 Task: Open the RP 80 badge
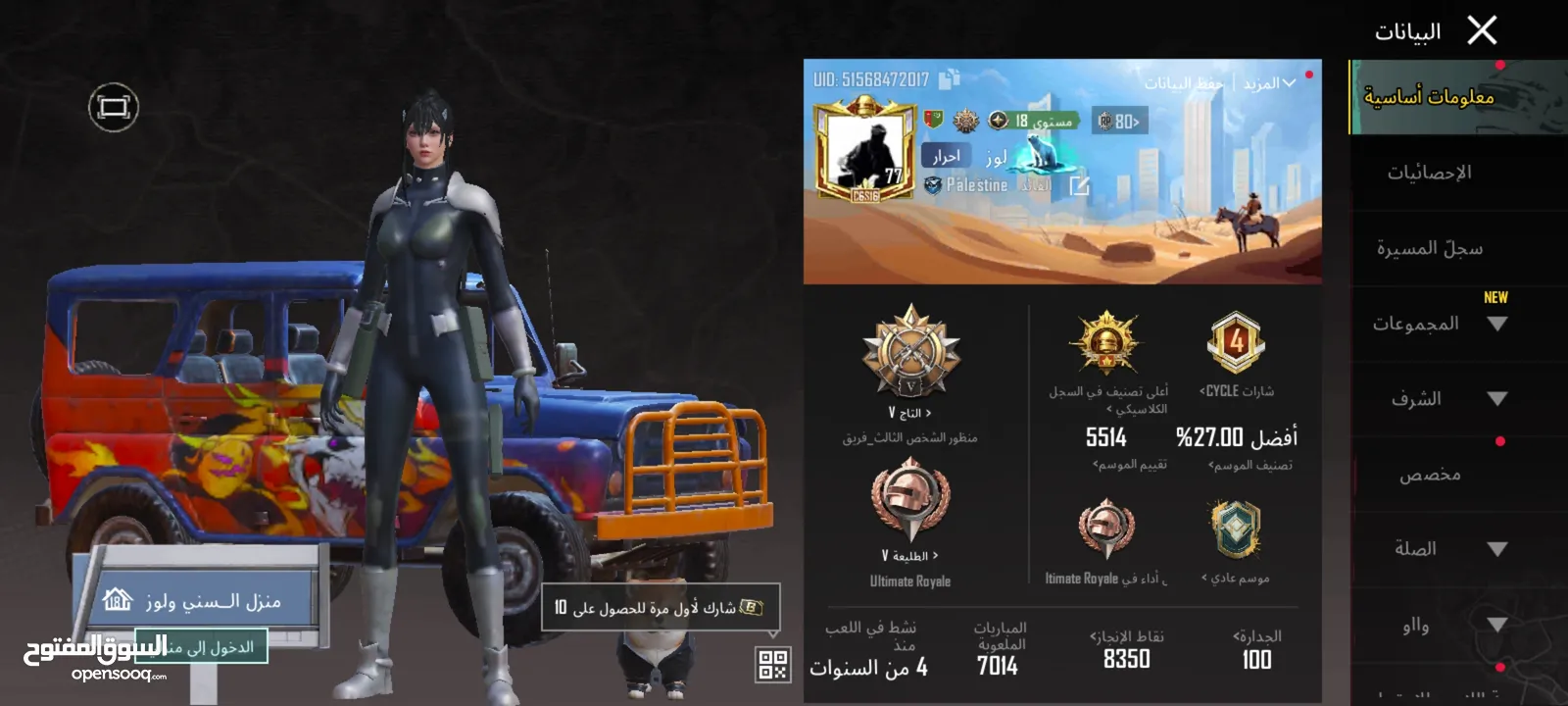[x=1119, y=121]
